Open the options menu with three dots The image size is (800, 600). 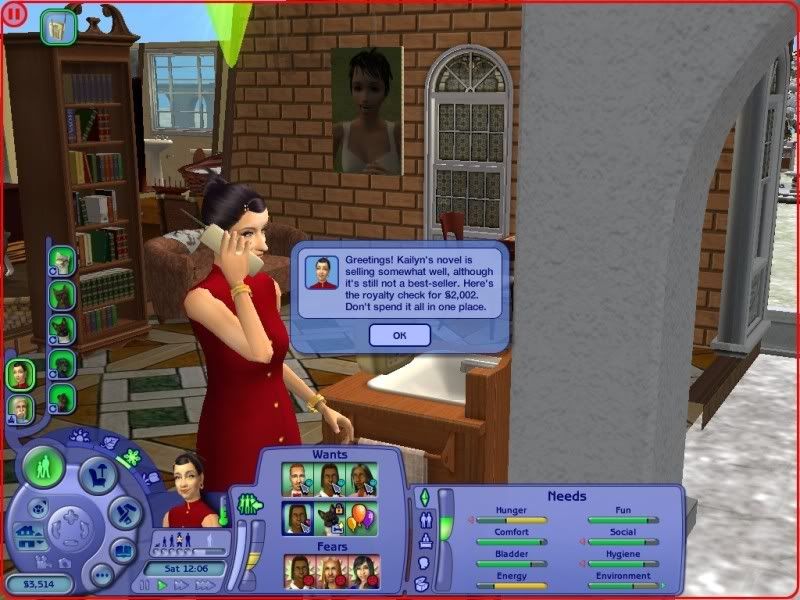(100, 574)
